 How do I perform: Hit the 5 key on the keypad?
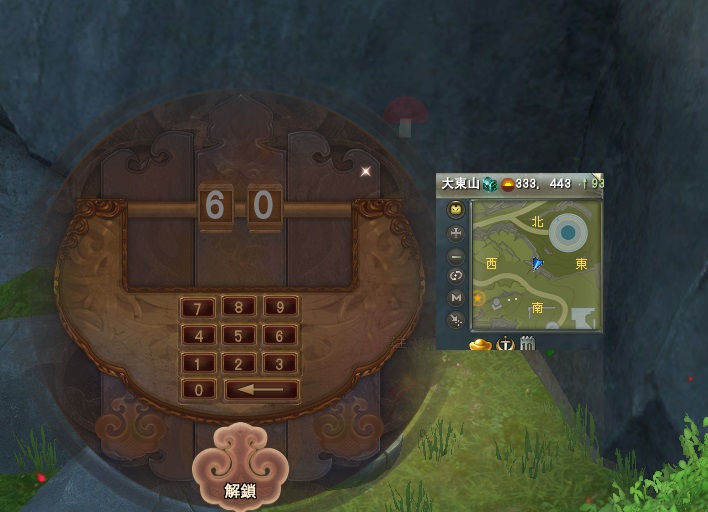239,336
